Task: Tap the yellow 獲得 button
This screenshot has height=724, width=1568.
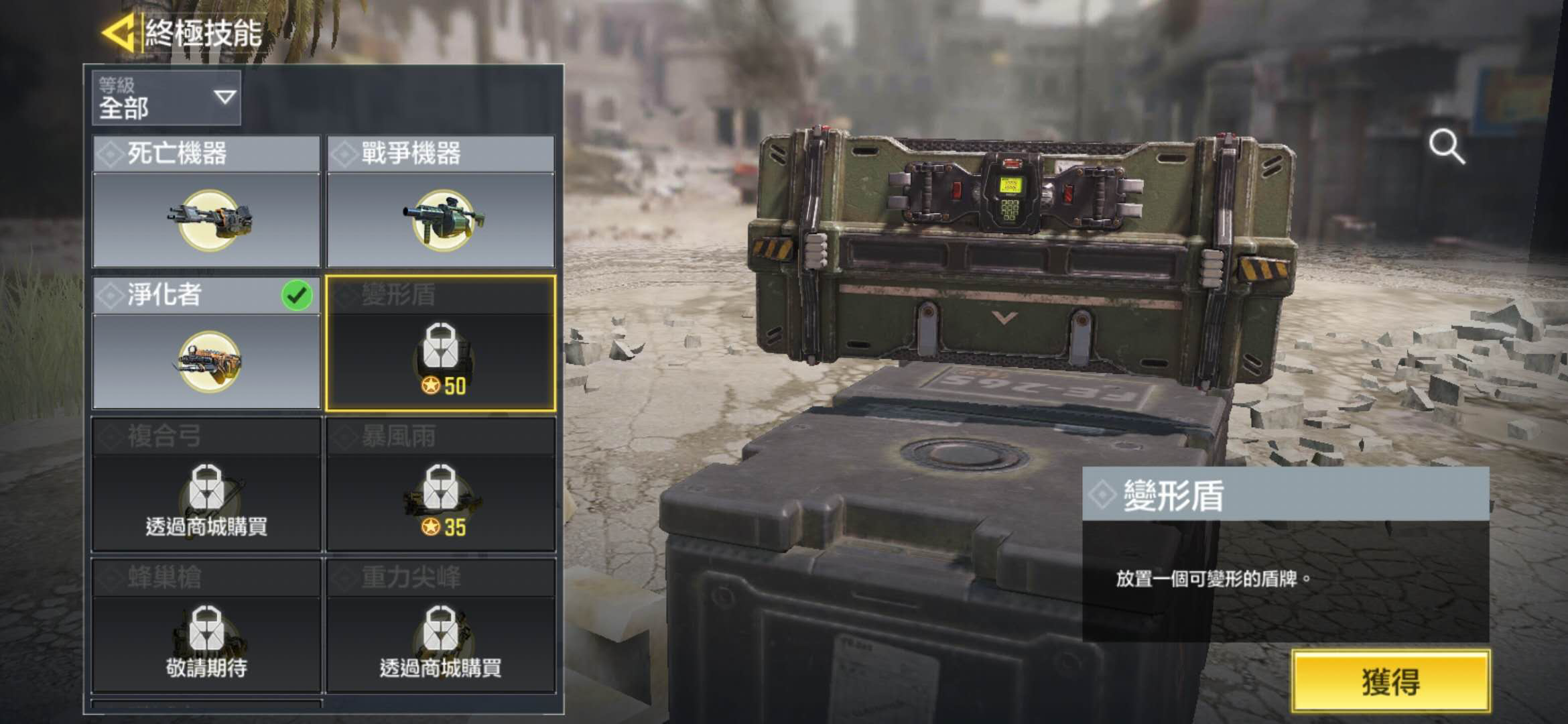Action: click(1391, 681)
